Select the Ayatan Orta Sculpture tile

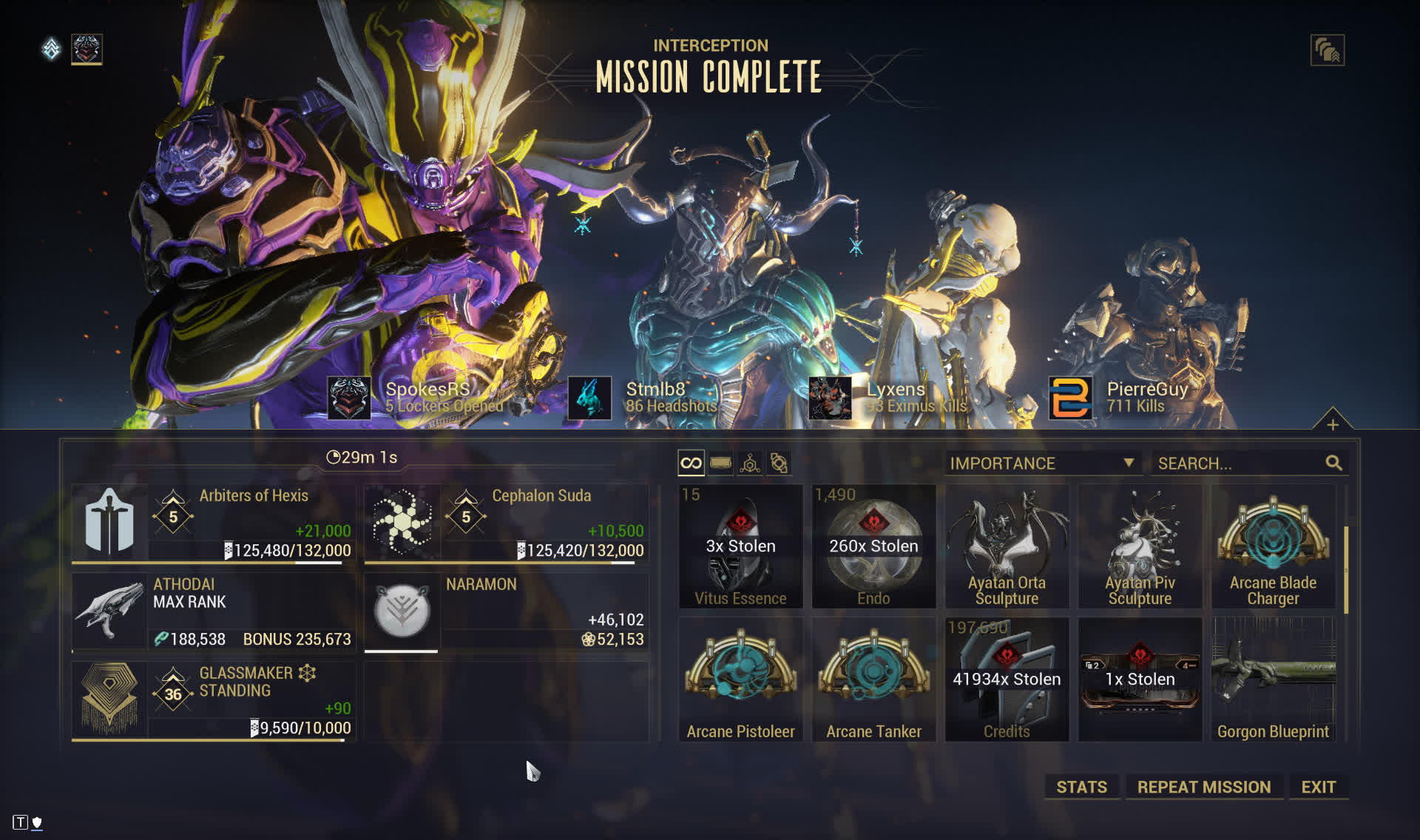coord(1007,546)
